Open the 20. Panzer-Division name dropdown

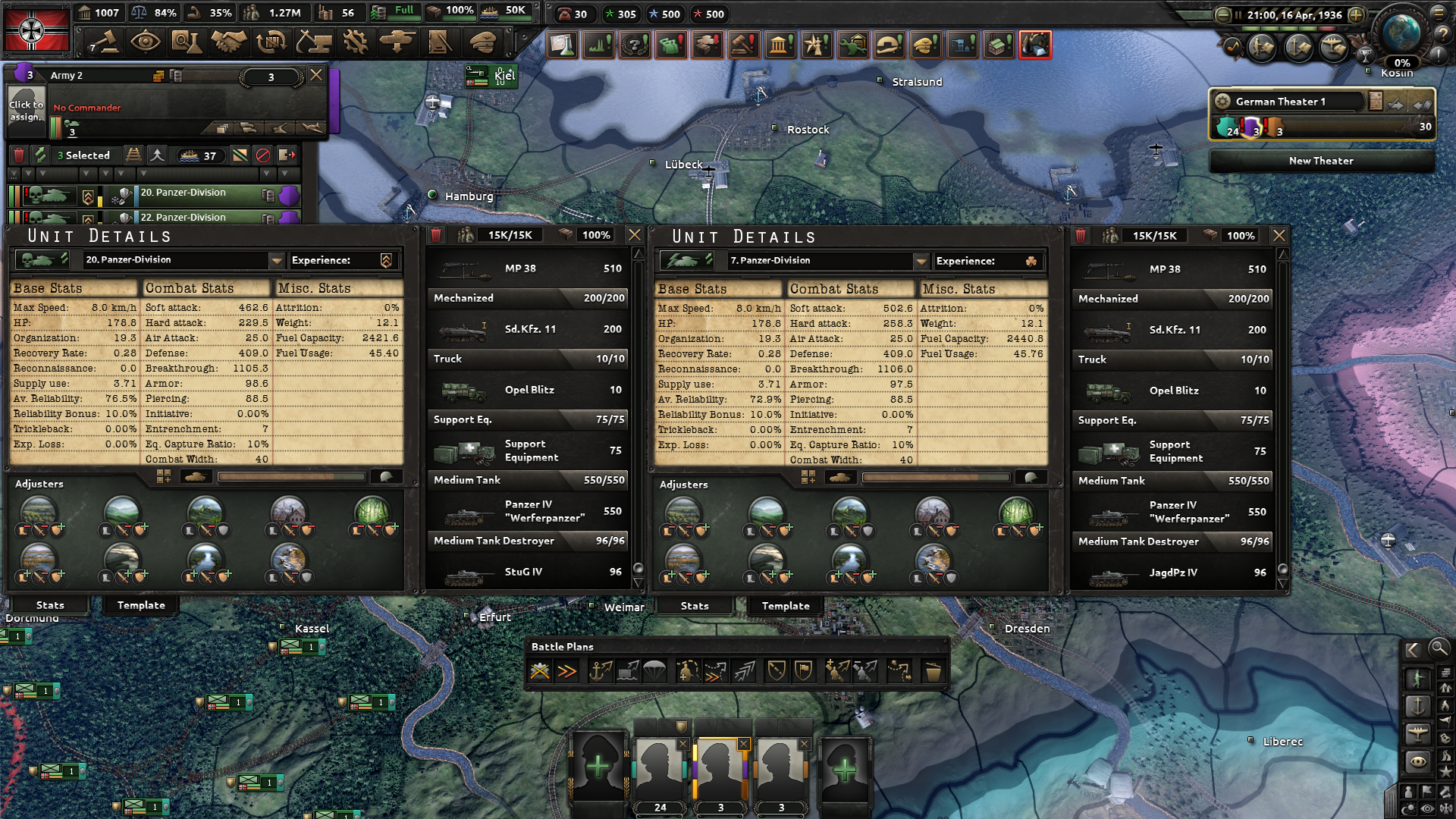(277, 261)
